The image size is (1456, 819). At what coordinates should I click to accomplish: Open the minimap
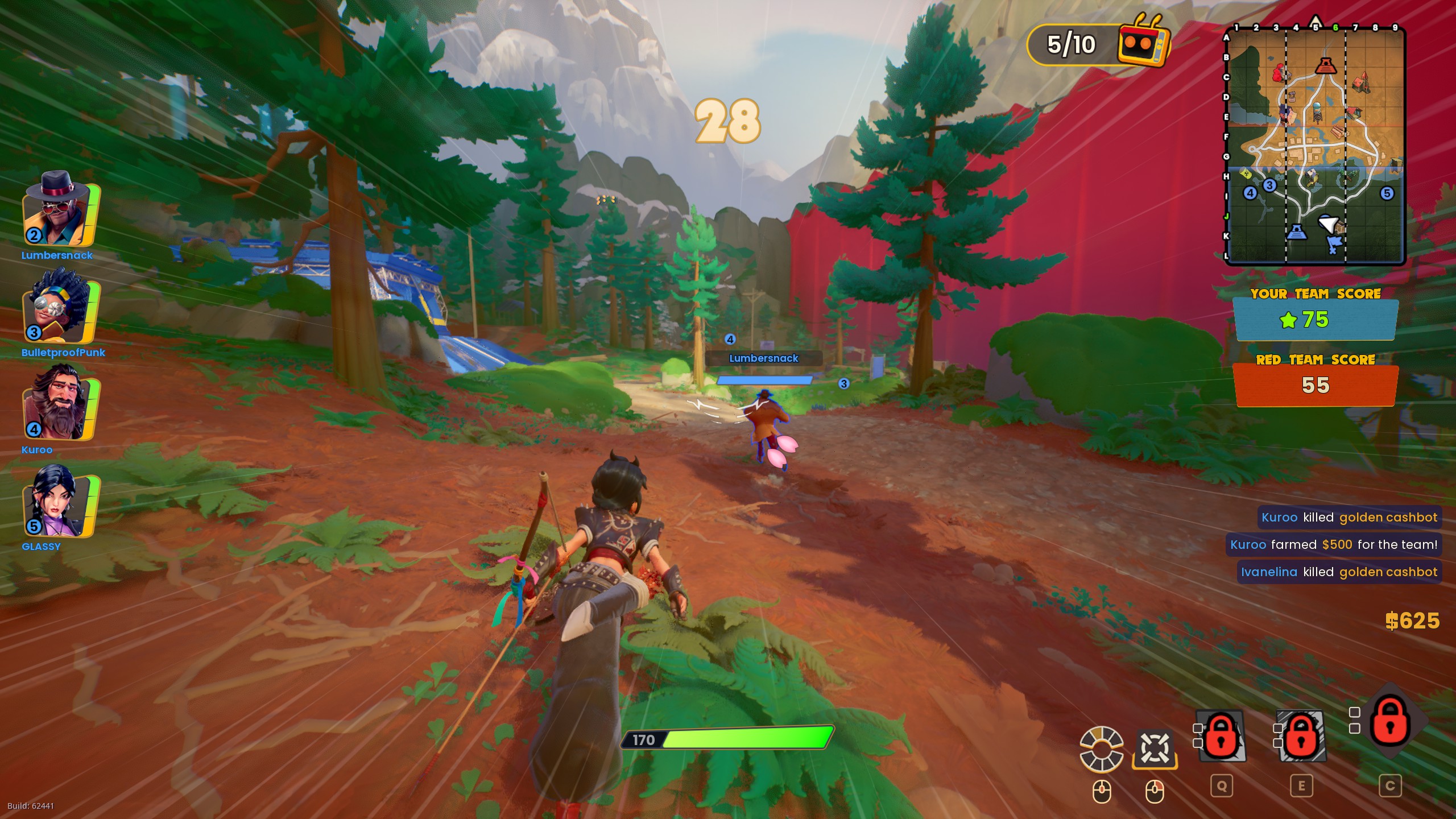pos(1315,145)
